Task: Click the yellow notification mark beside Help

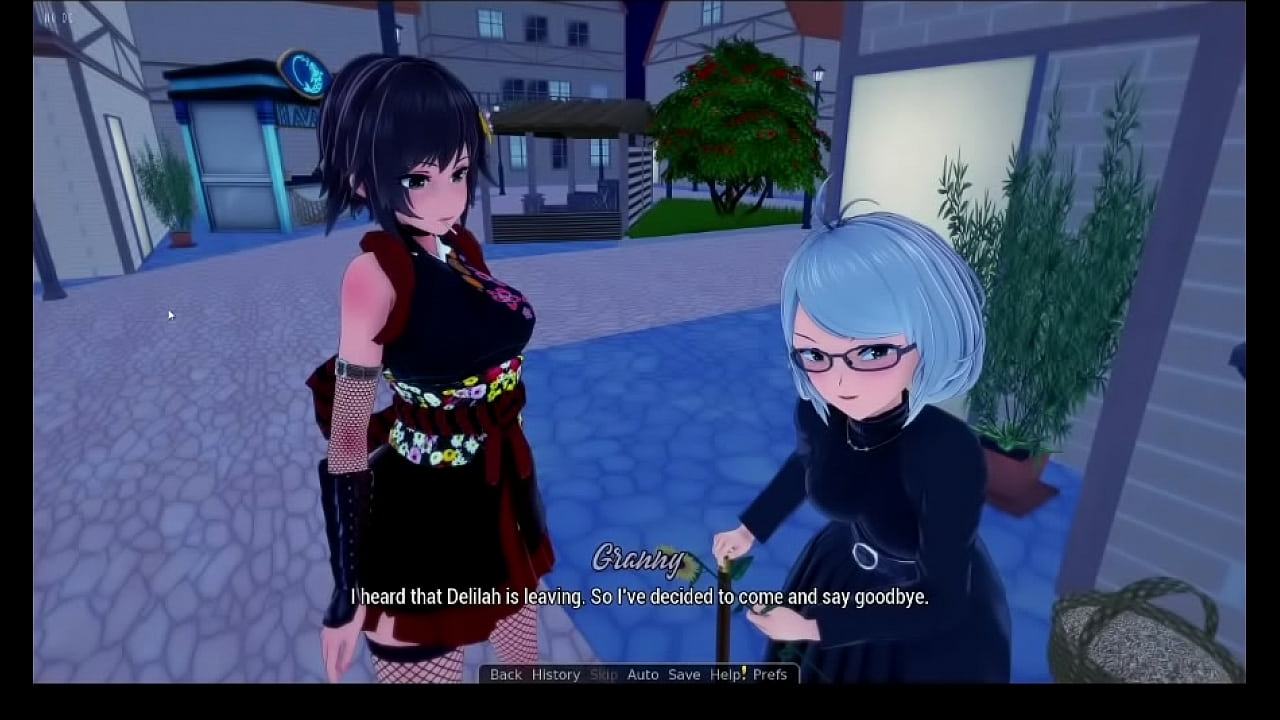Action: tap(744, 672)
